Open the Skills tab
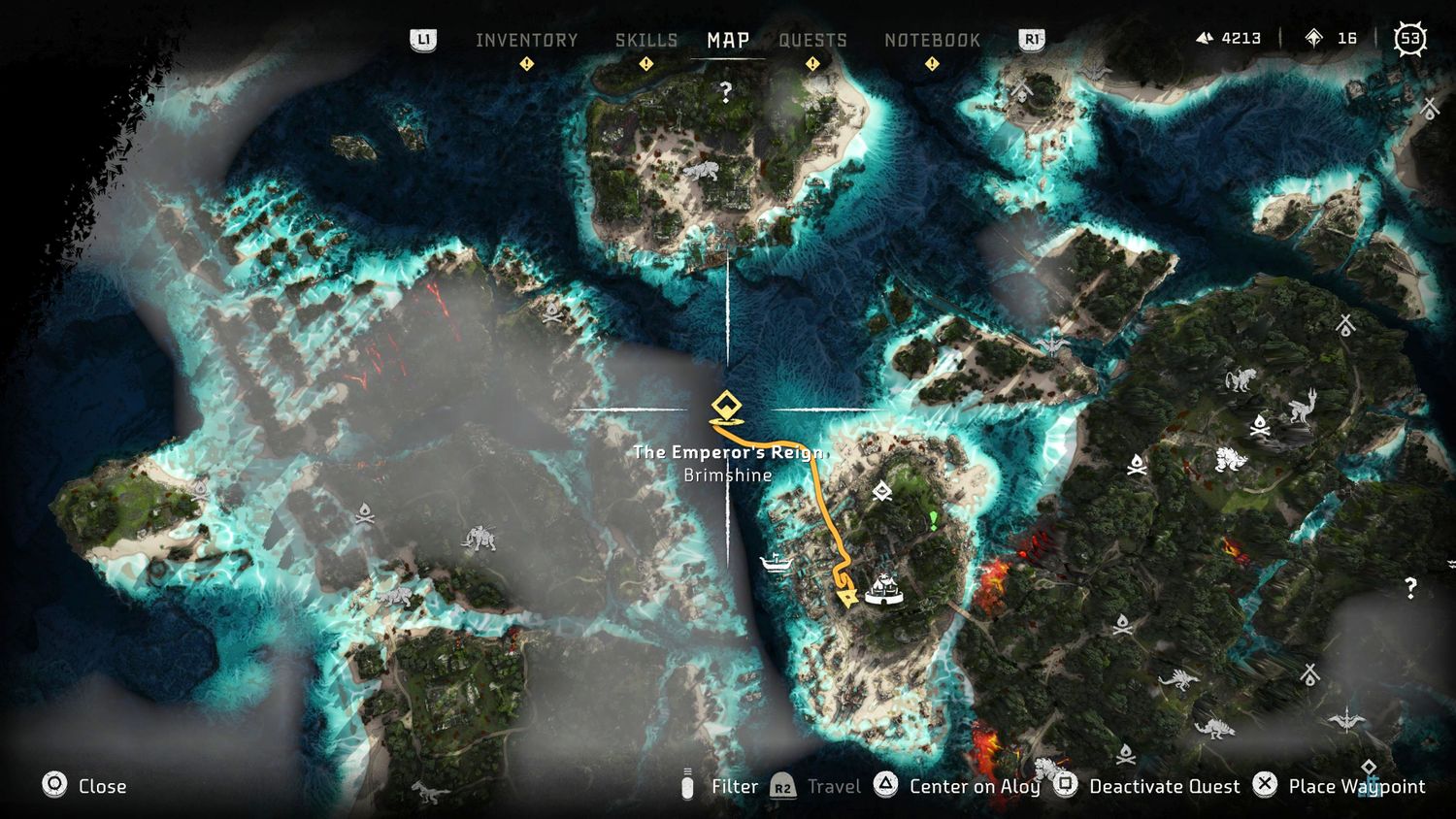 [x=646, y=40]
